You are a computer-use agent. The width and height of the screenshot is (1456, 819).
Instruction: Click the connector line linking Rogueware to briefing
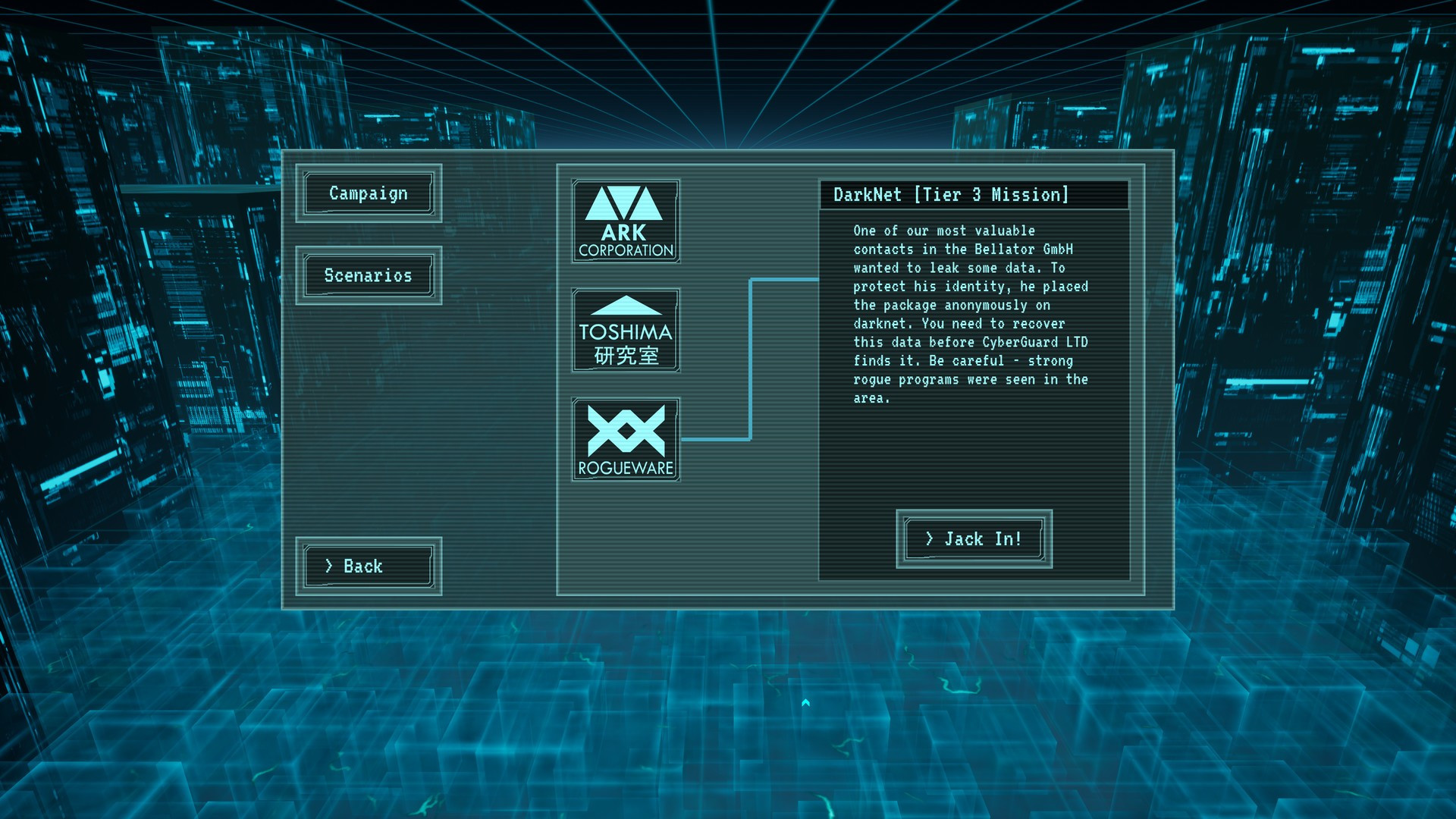pos(751,356)
